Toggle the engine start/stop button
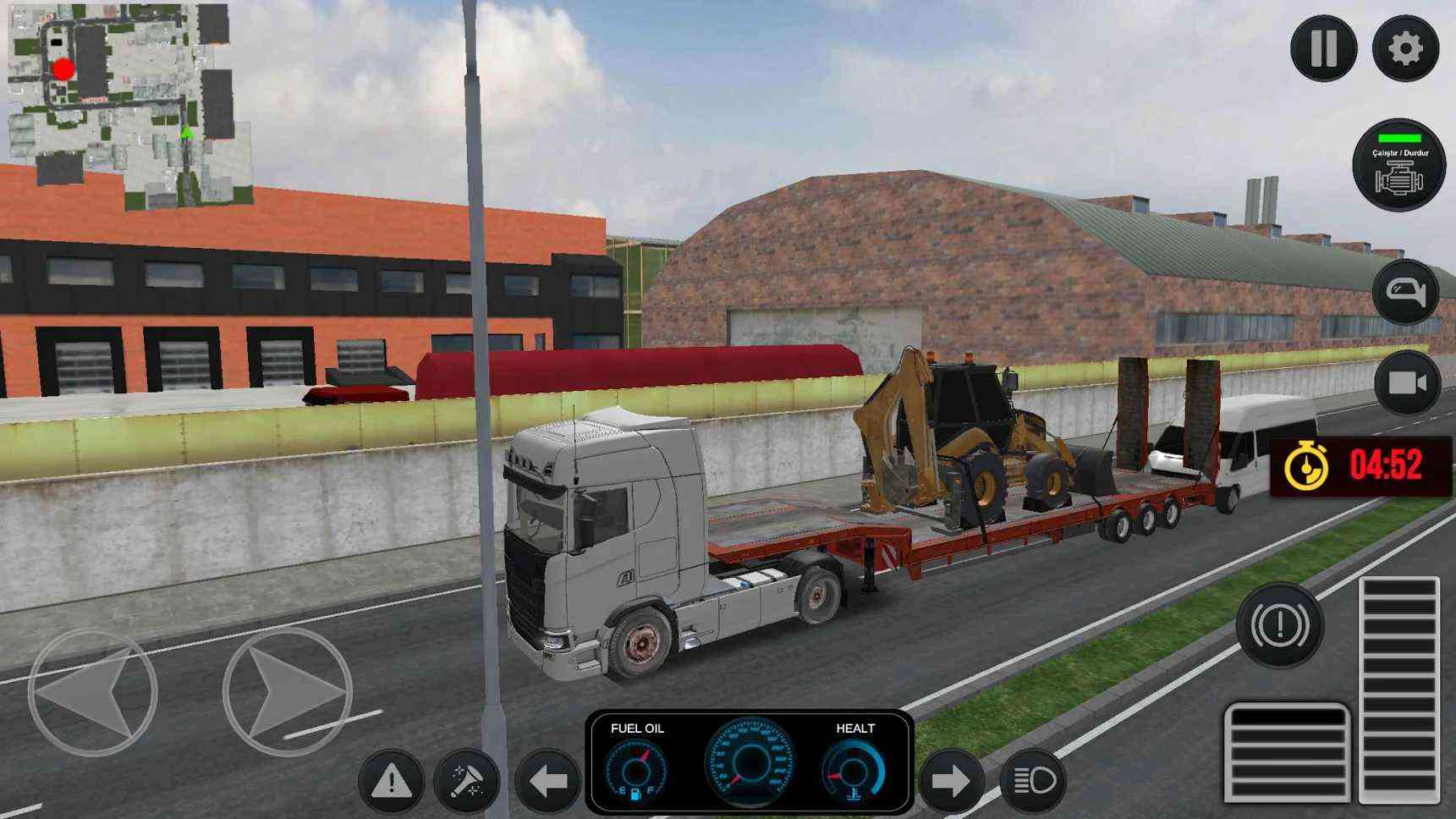Viewport: 1456px width, 819px height. pos(1399,165)
